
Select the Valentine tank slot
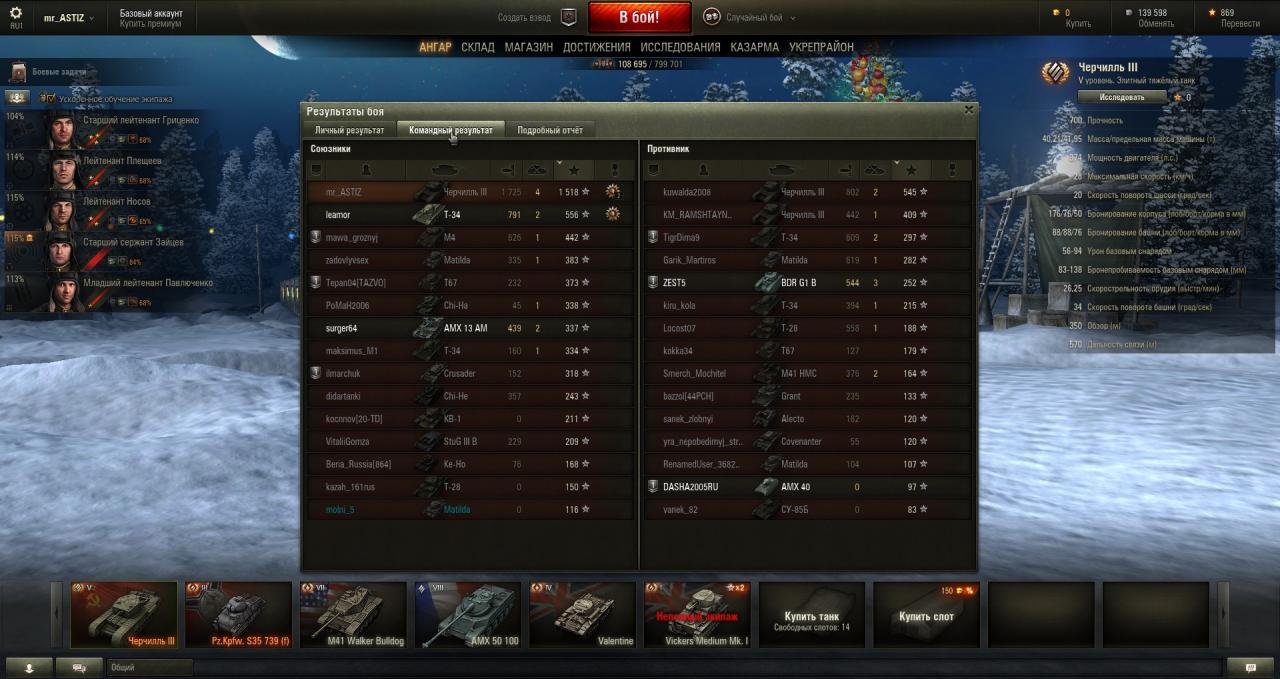(x=583, y=615)
